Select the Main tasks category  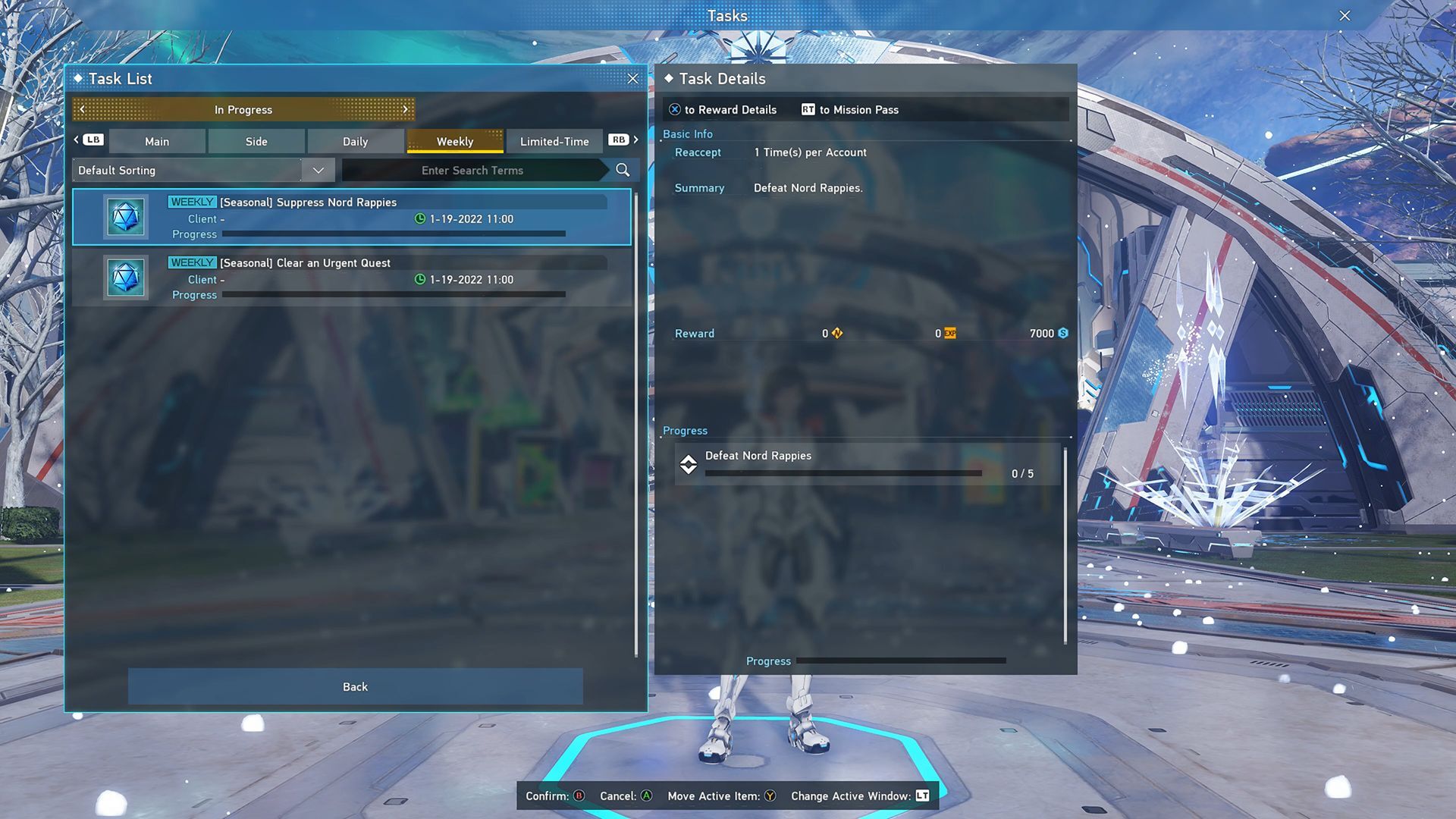157,141
